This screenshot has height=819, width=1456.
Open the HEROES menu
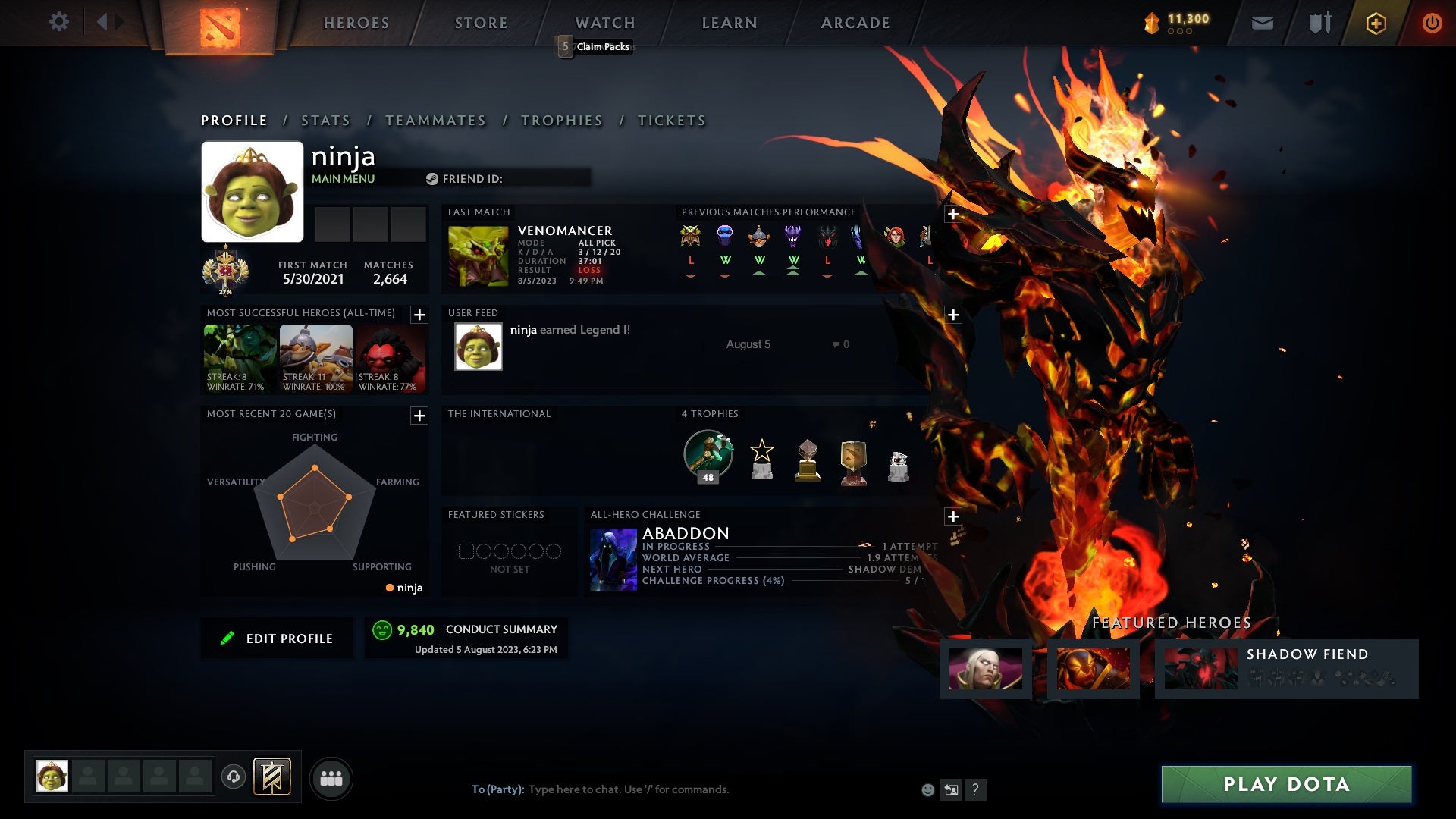(x=356, y=23)
